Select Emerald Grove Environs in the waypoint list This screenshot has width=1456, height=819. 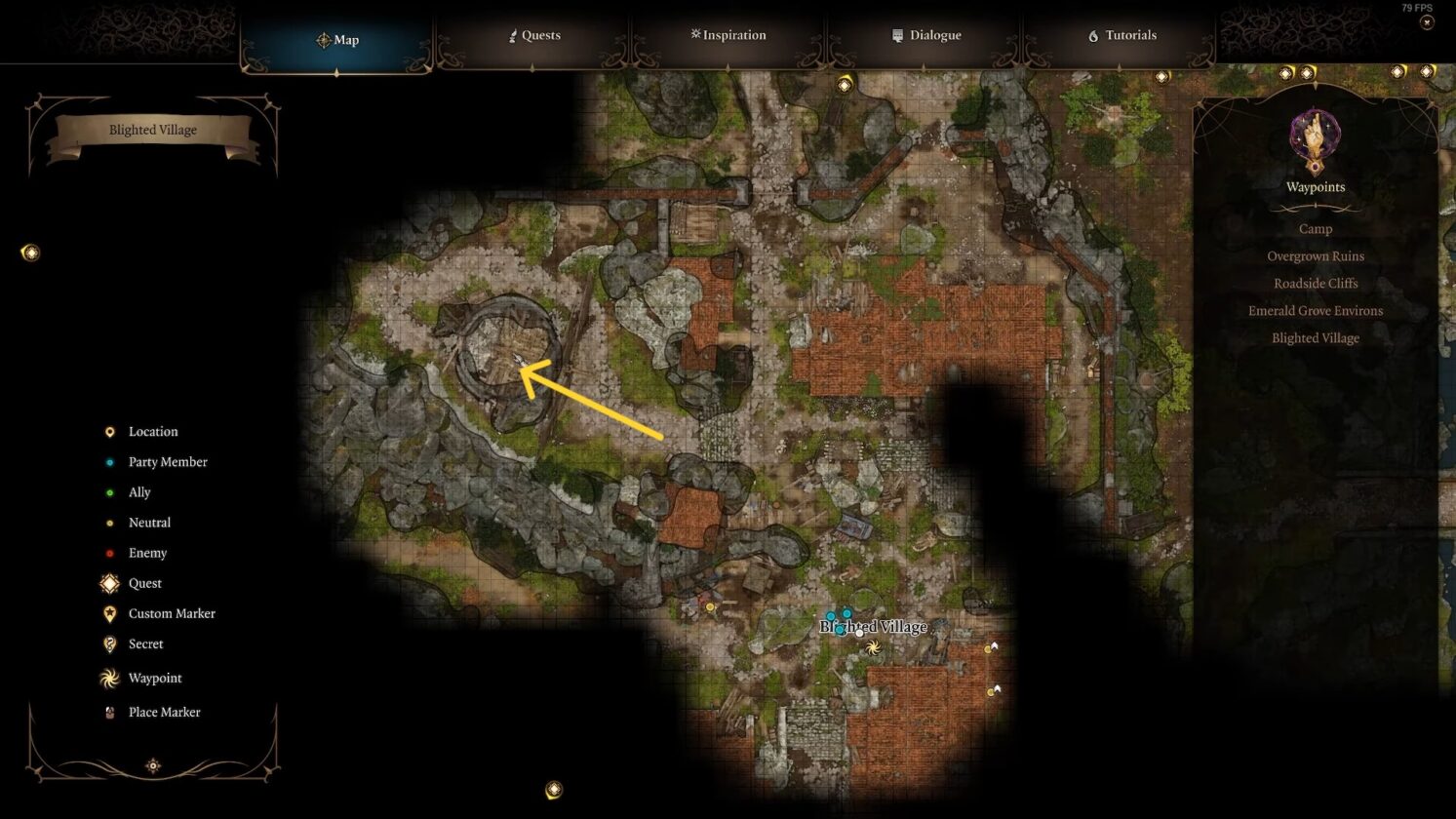pyautogui.click(x=1315, y=310)
